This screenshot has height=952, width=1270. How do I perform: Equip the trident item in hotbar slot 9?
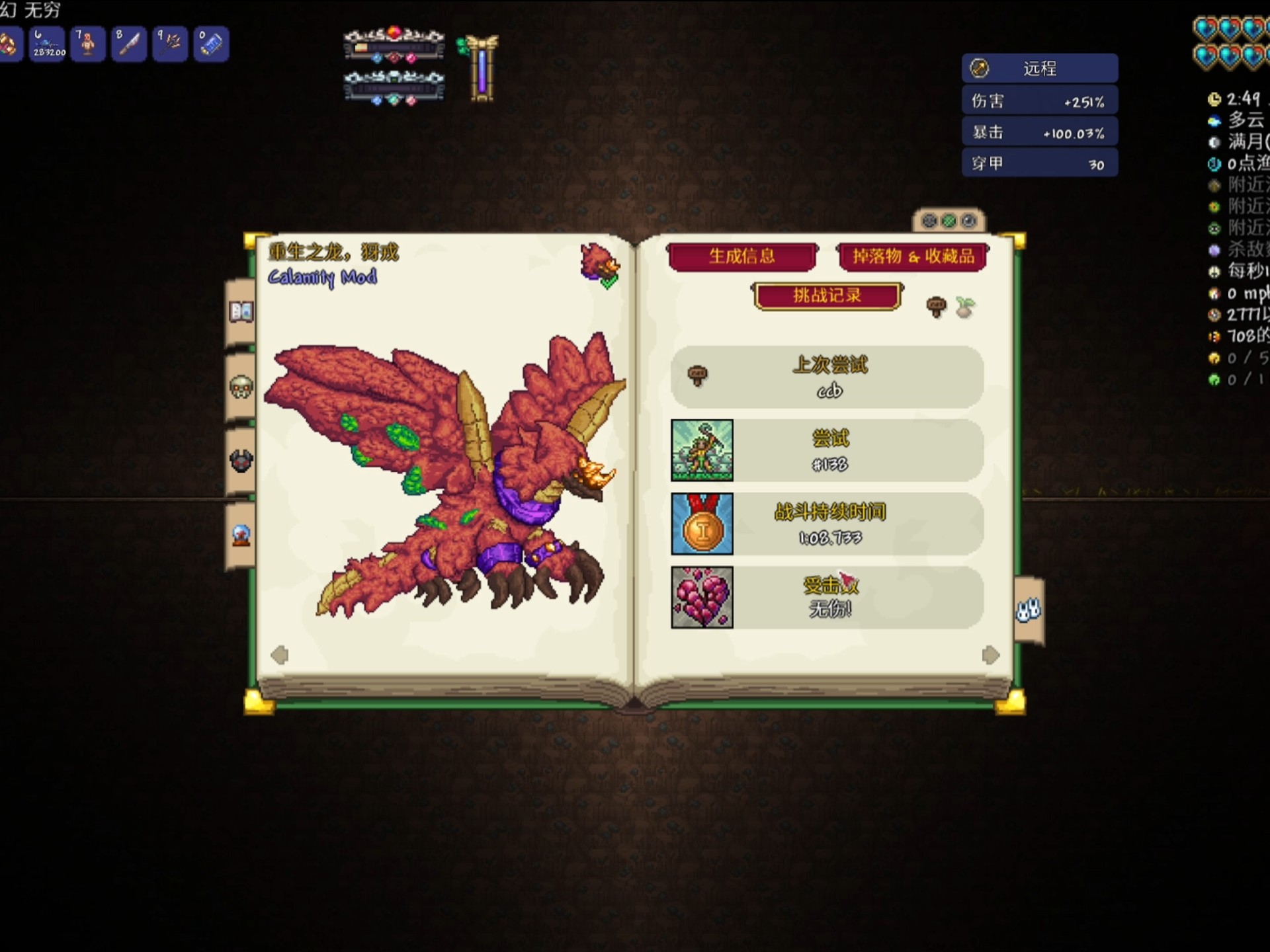(x=171, y=44)
